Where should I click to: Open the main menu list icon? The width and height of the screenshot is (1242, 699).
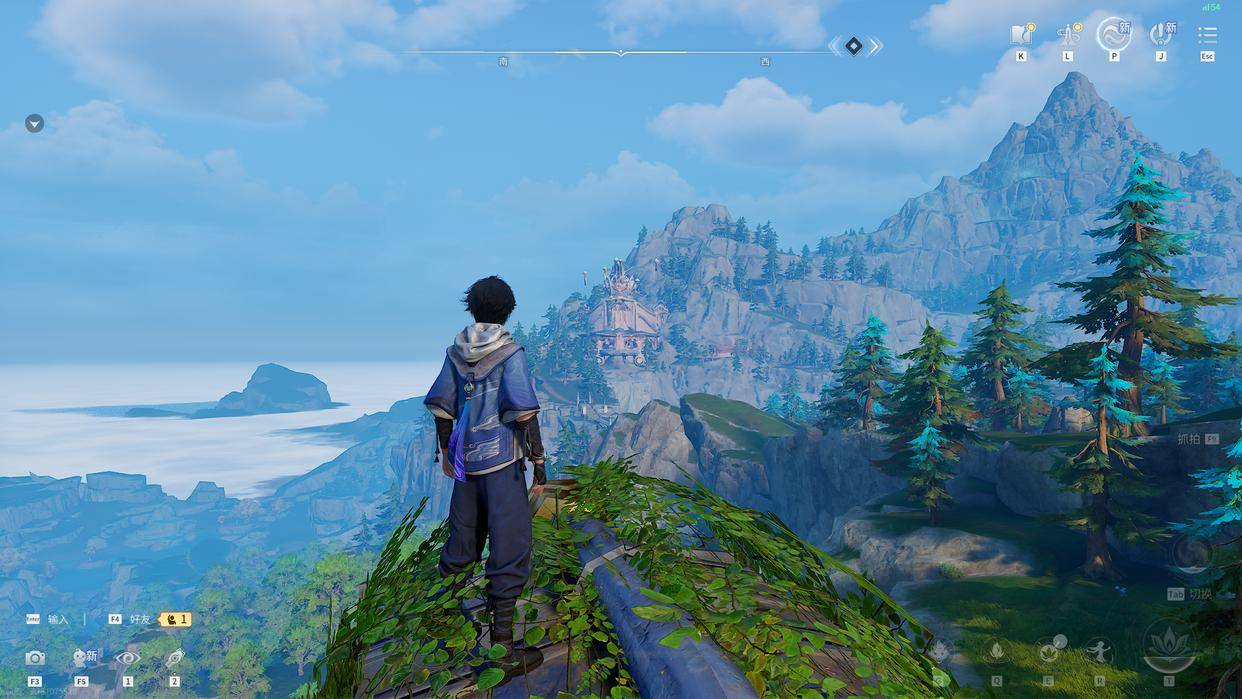[x=1207, y=35]
